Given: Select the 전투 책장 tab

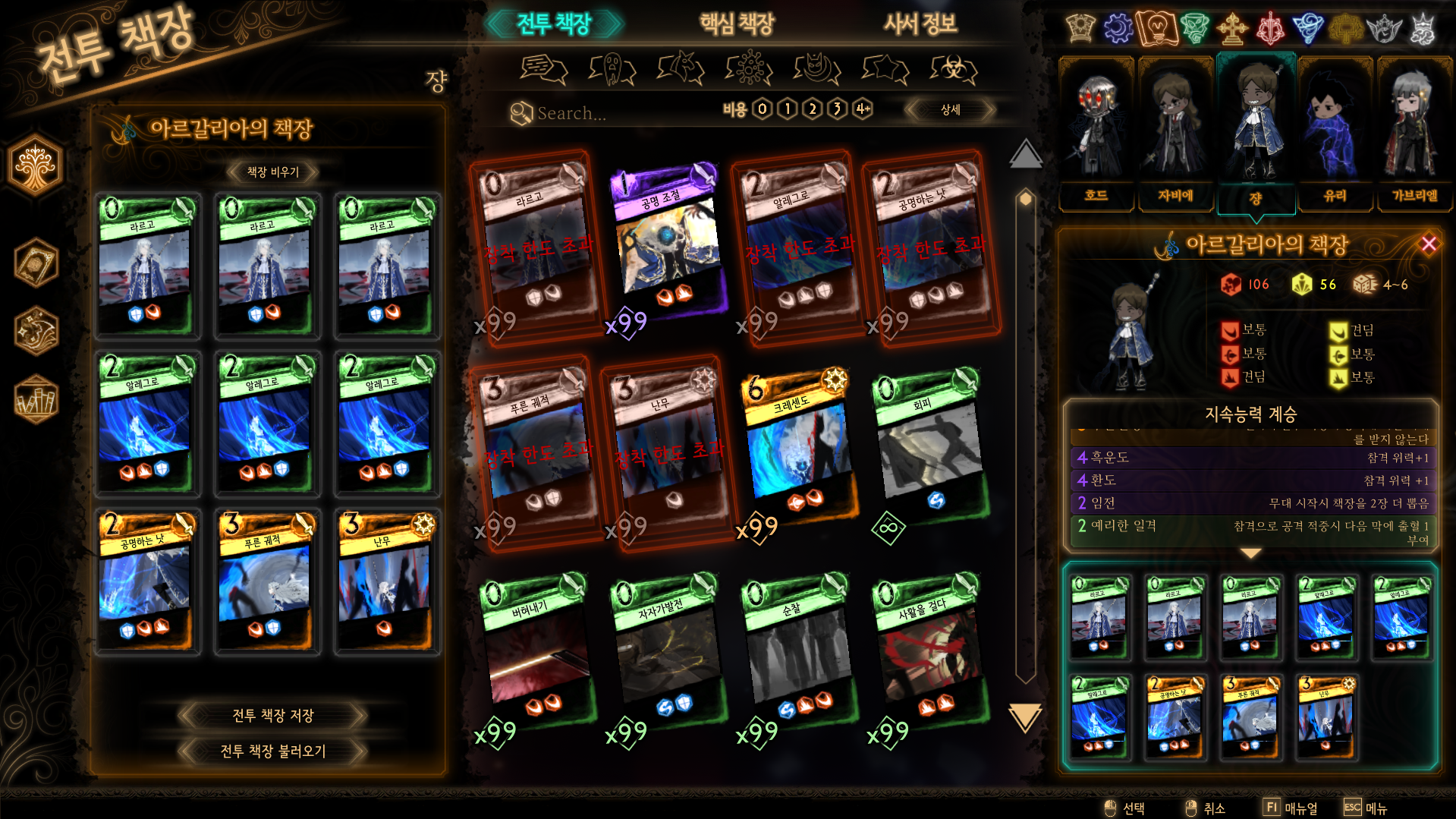Looking at the screenshot, I should [554, 24].
